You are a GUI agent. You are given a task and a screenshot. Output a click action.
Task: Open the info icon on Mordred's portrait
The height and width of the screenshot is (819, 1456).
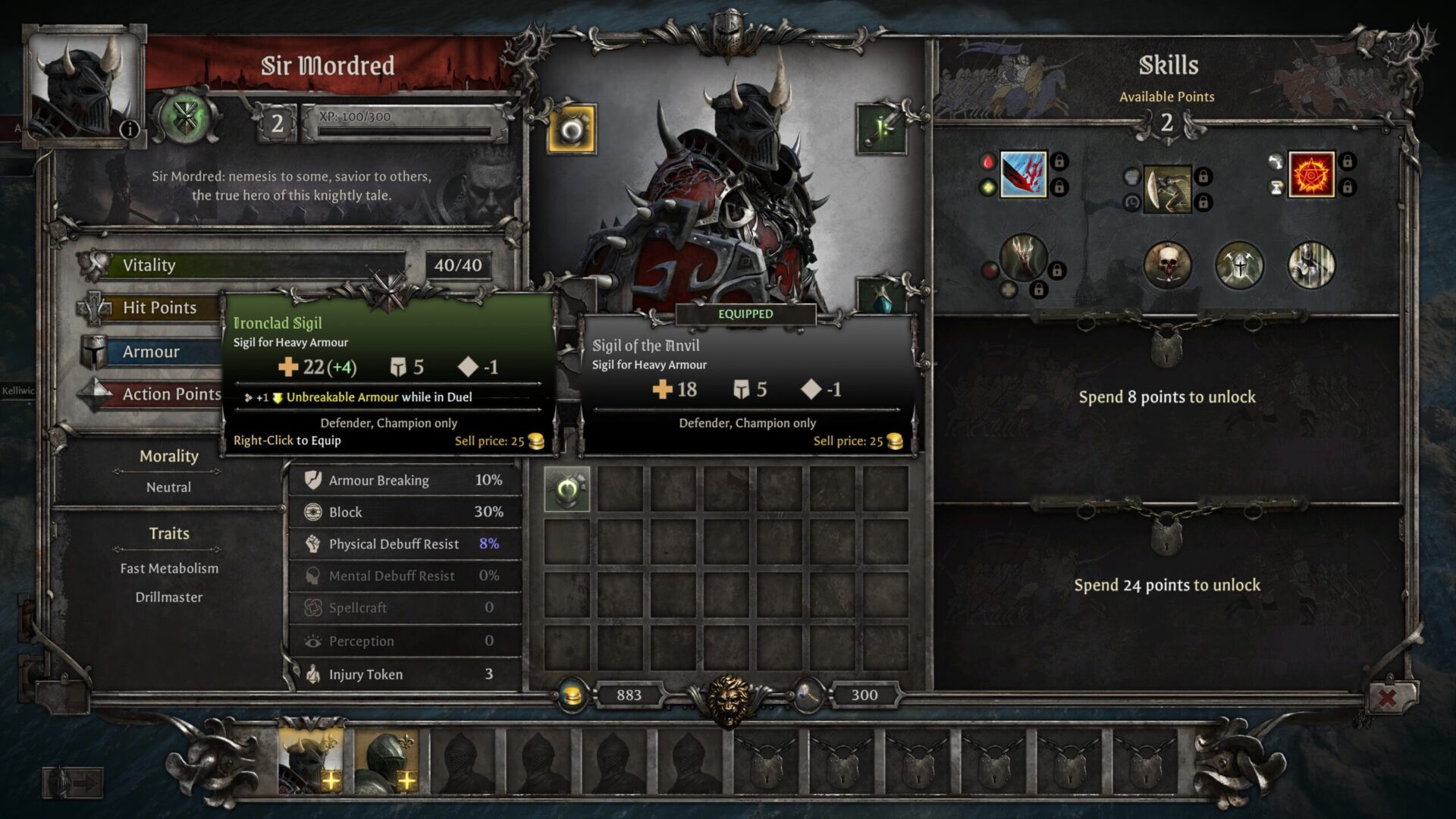coord(130,129)
